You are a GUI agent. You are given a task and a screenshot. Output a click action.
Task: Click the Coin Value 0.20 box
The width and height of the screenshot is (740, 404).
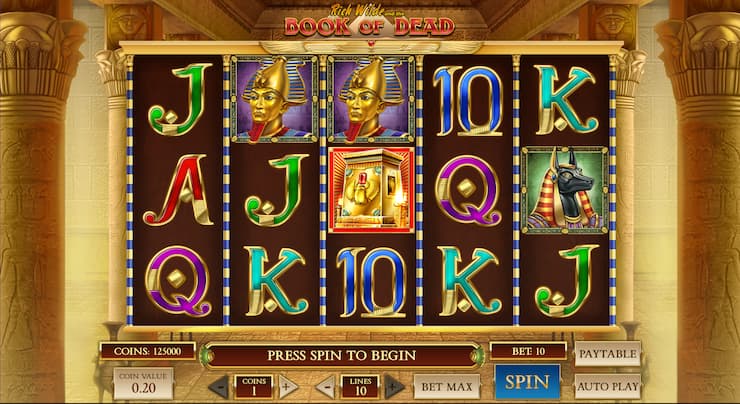[x=142, y=384]
